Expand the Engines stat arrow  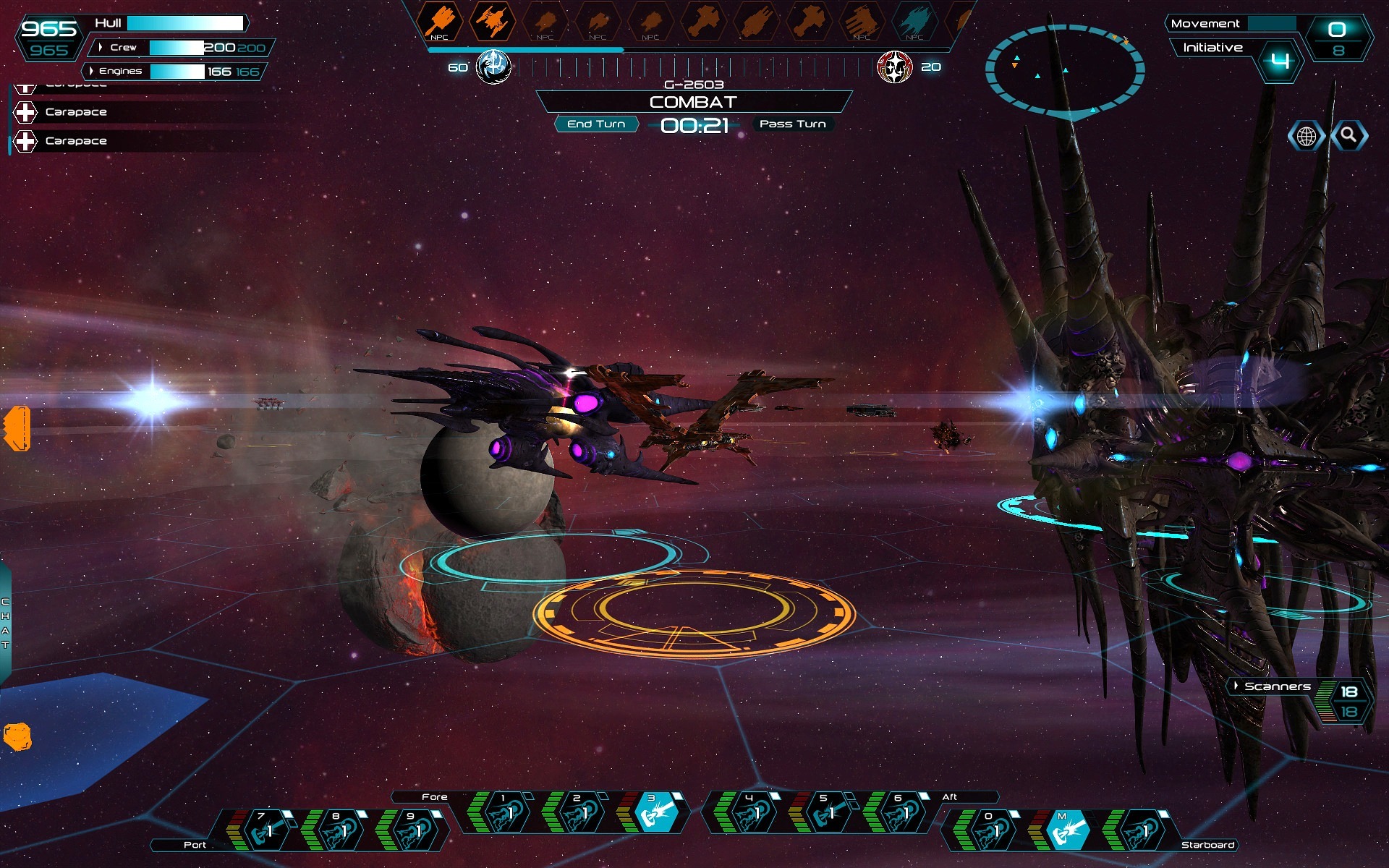pos(91,71)
